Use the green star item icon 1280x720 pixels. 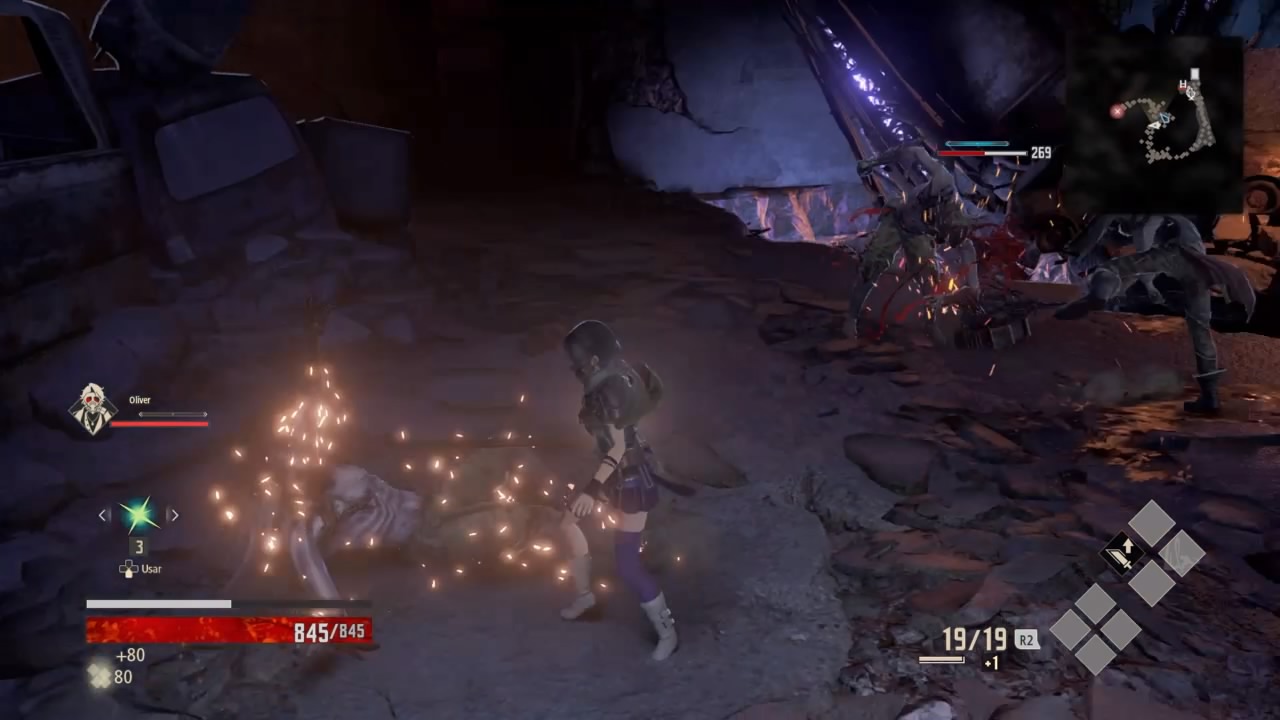(138, 515)
